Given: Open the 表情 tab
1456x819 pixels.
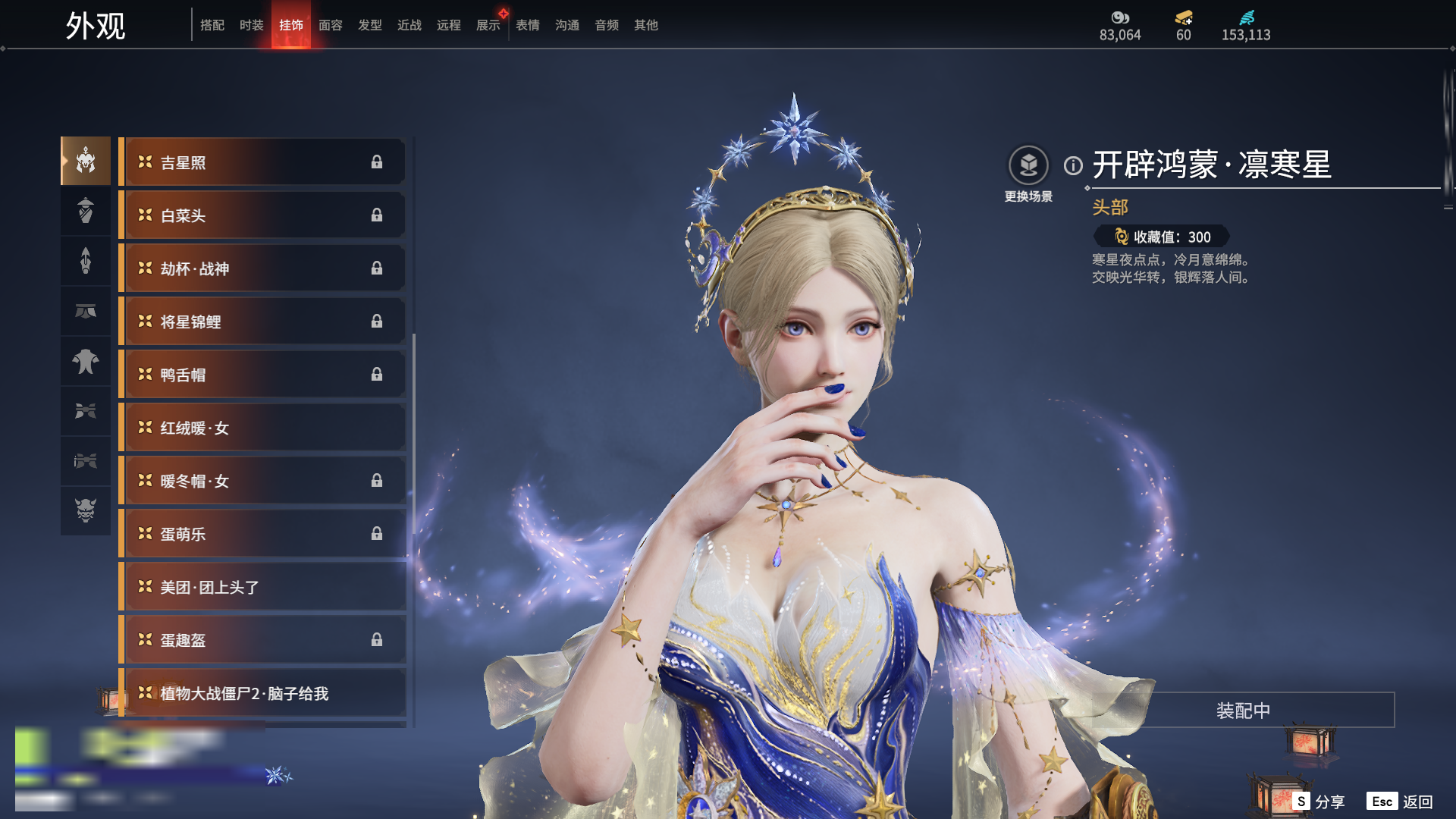Looking at the screenshot, I should click(x=527, y=25).
